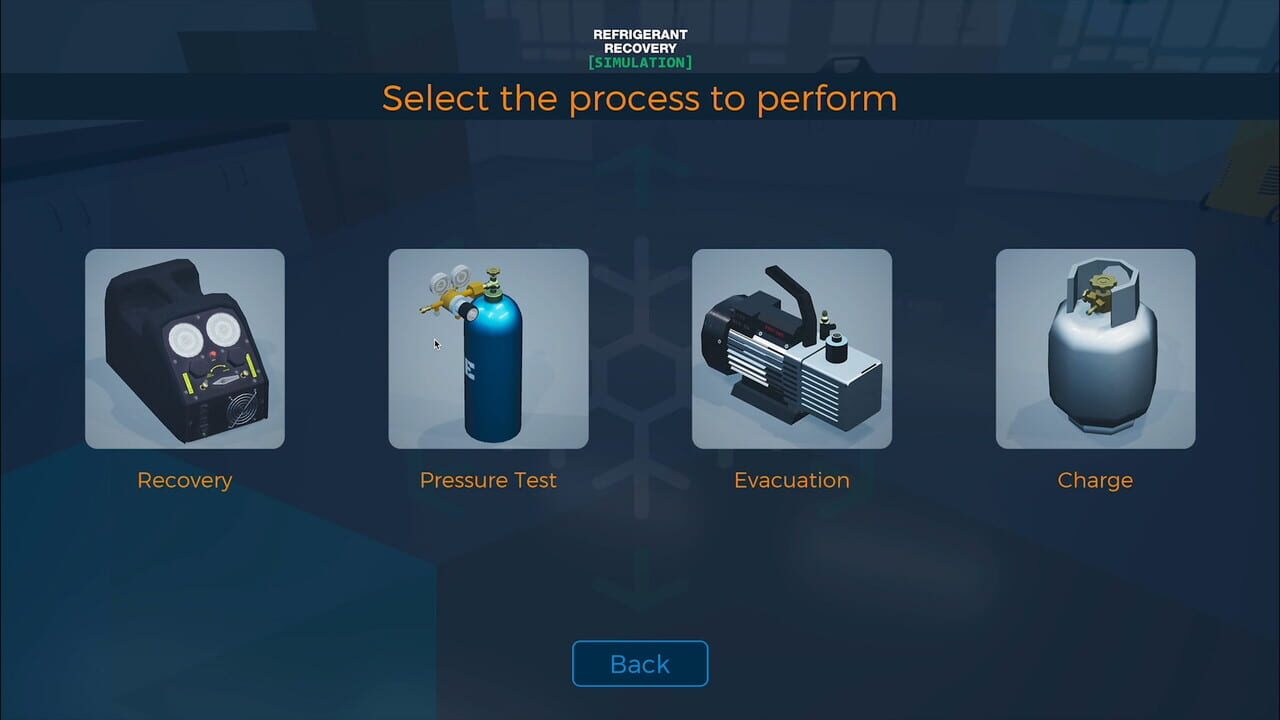The height and width of the screenshot is (720, 1280).
Task: Click the Select the process title banner
Action: click(x=639, y=97)
